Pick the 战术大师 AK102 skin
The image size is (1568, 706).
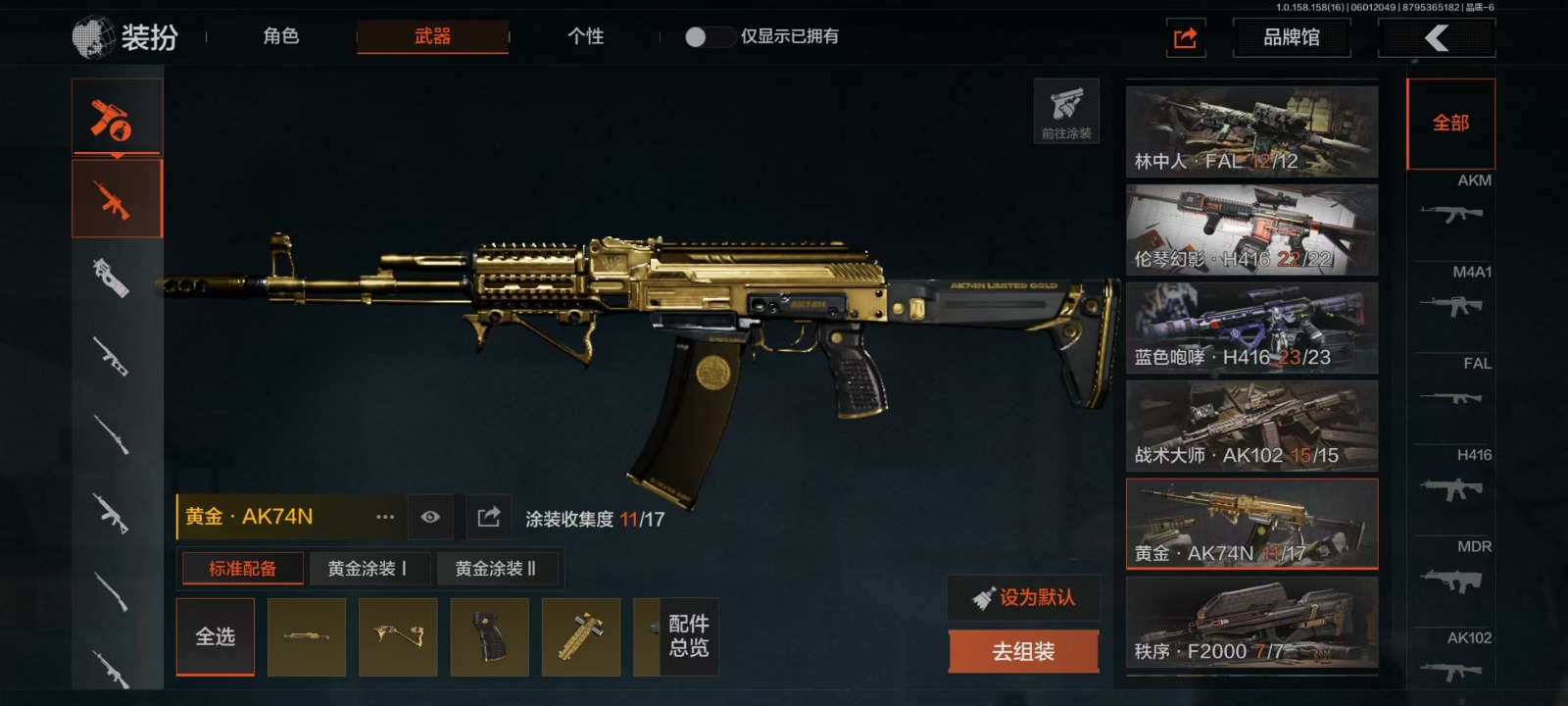(1251, 426)
